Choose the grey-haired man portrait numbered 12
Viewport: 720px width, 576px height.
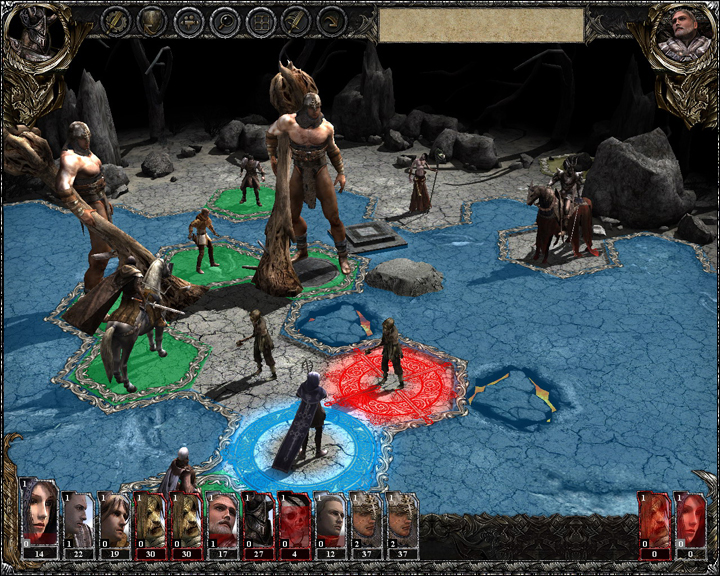click(x=330, y=518)
